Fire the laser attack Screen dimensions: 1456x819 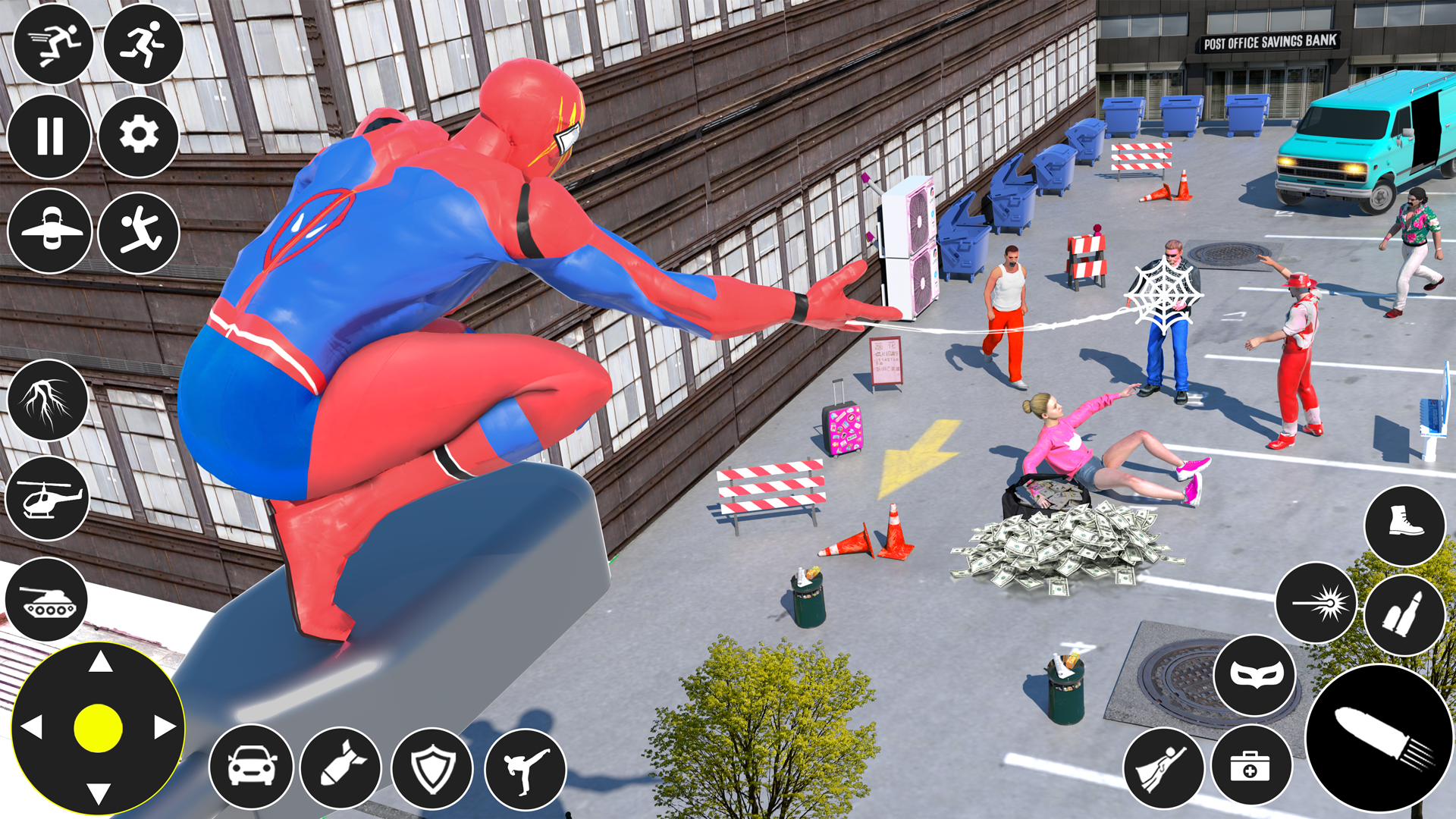(x=1317, y=603)
